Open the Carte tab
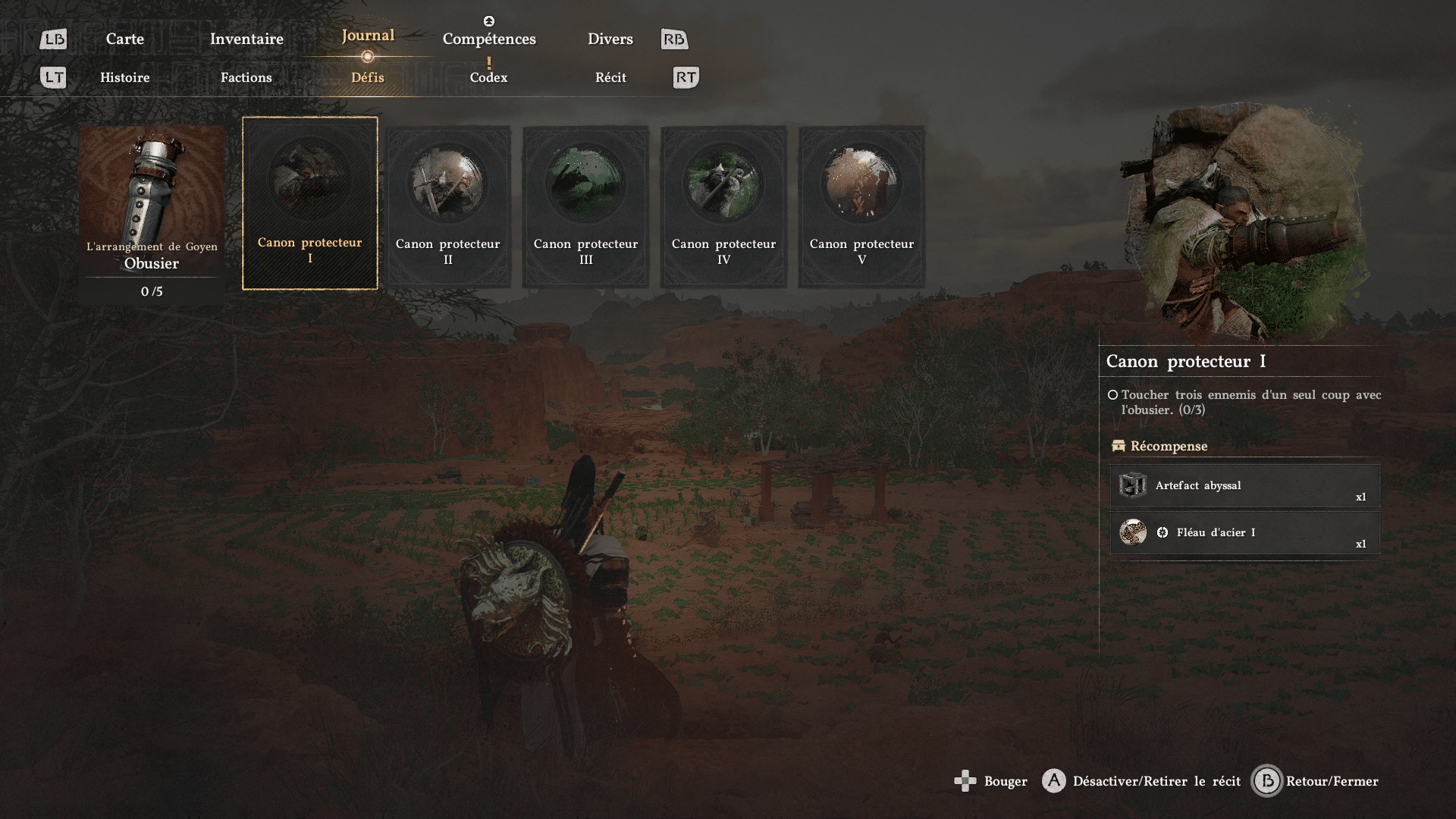1456x819 pixels. pos(124,39)
